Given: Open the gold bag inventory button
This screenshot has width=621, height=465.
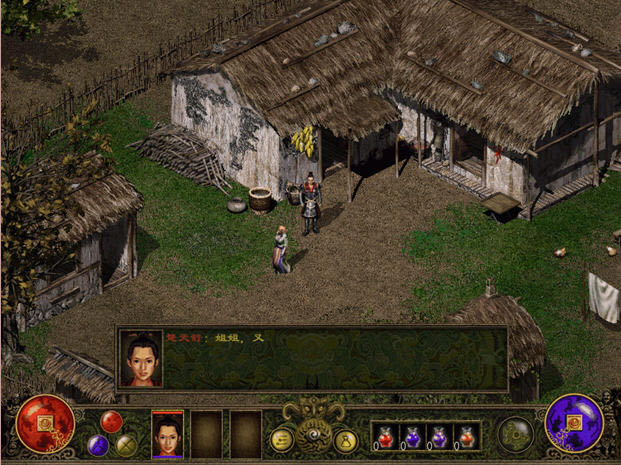Looking at the screenshot, I should [x=346, y=439].
